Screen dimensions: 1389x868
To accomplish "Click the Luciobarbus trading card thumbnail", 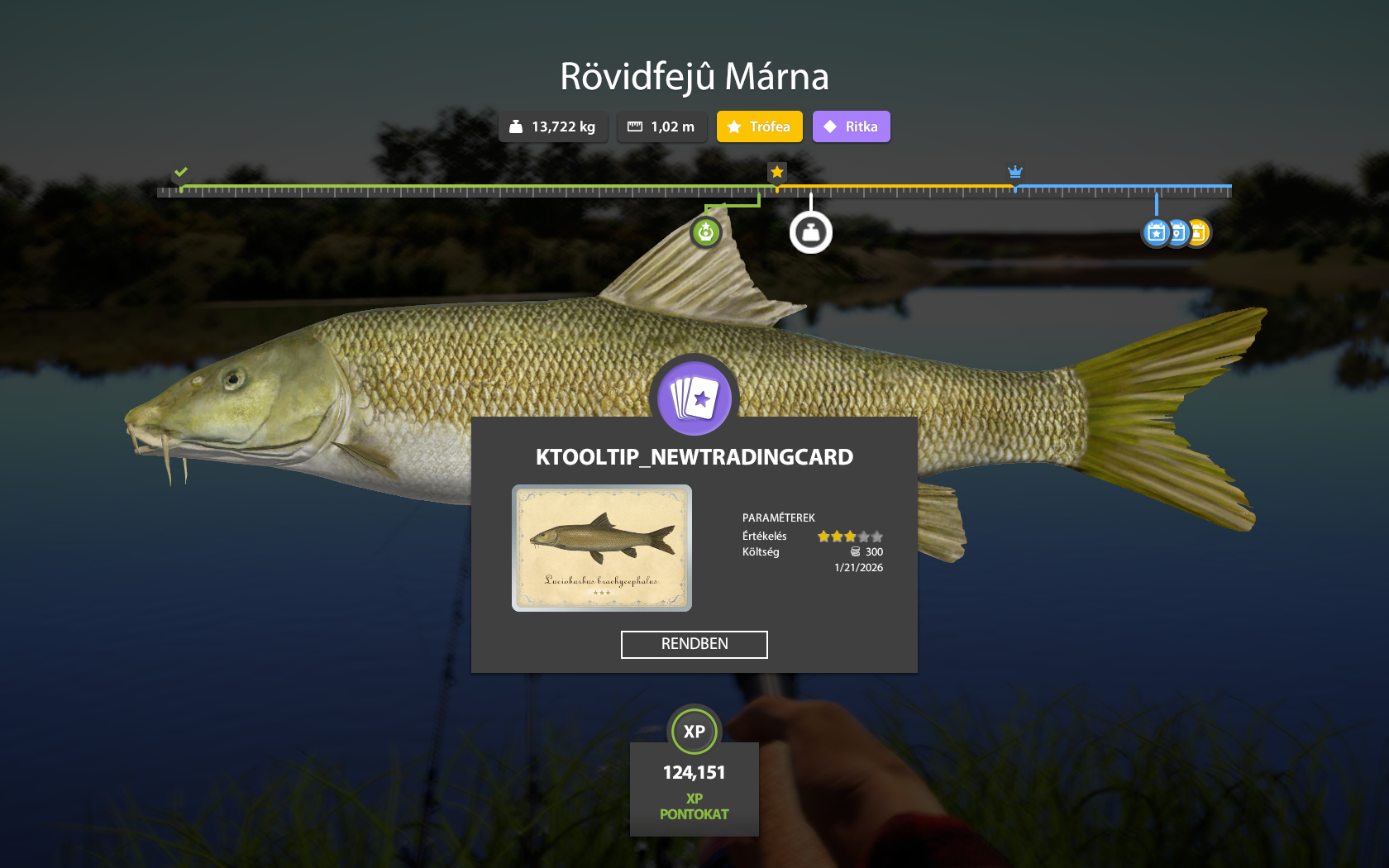I will 602,548.
